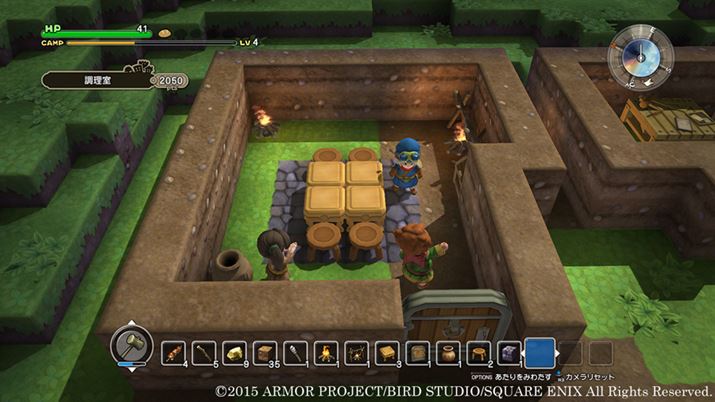The height and width of the screenshot is (402, 715).
Task: Select the wooden table hotbar slot
Action: click(386, 352)
